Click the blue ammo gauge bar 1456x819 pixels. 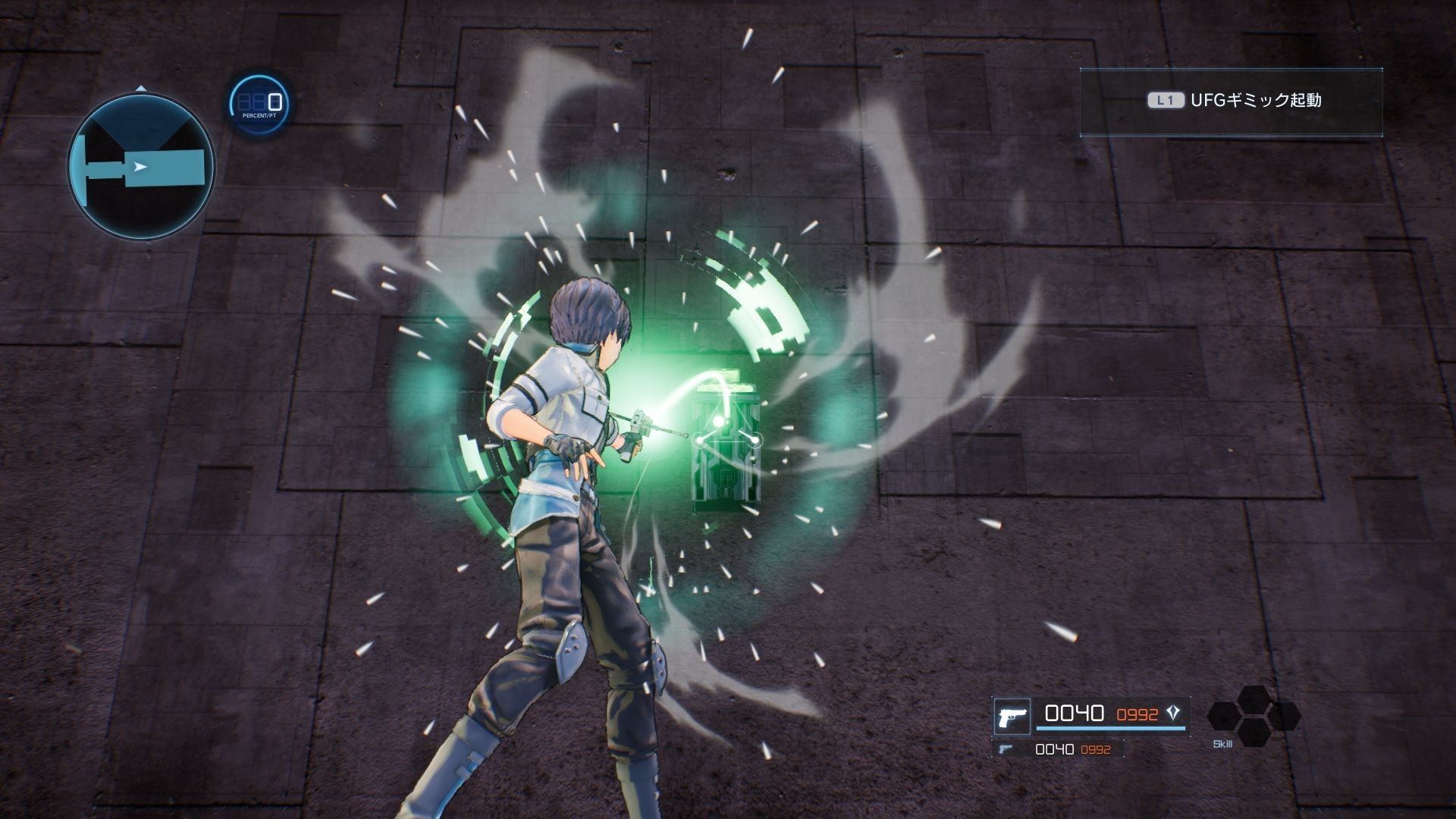[x=1111, y=730]
